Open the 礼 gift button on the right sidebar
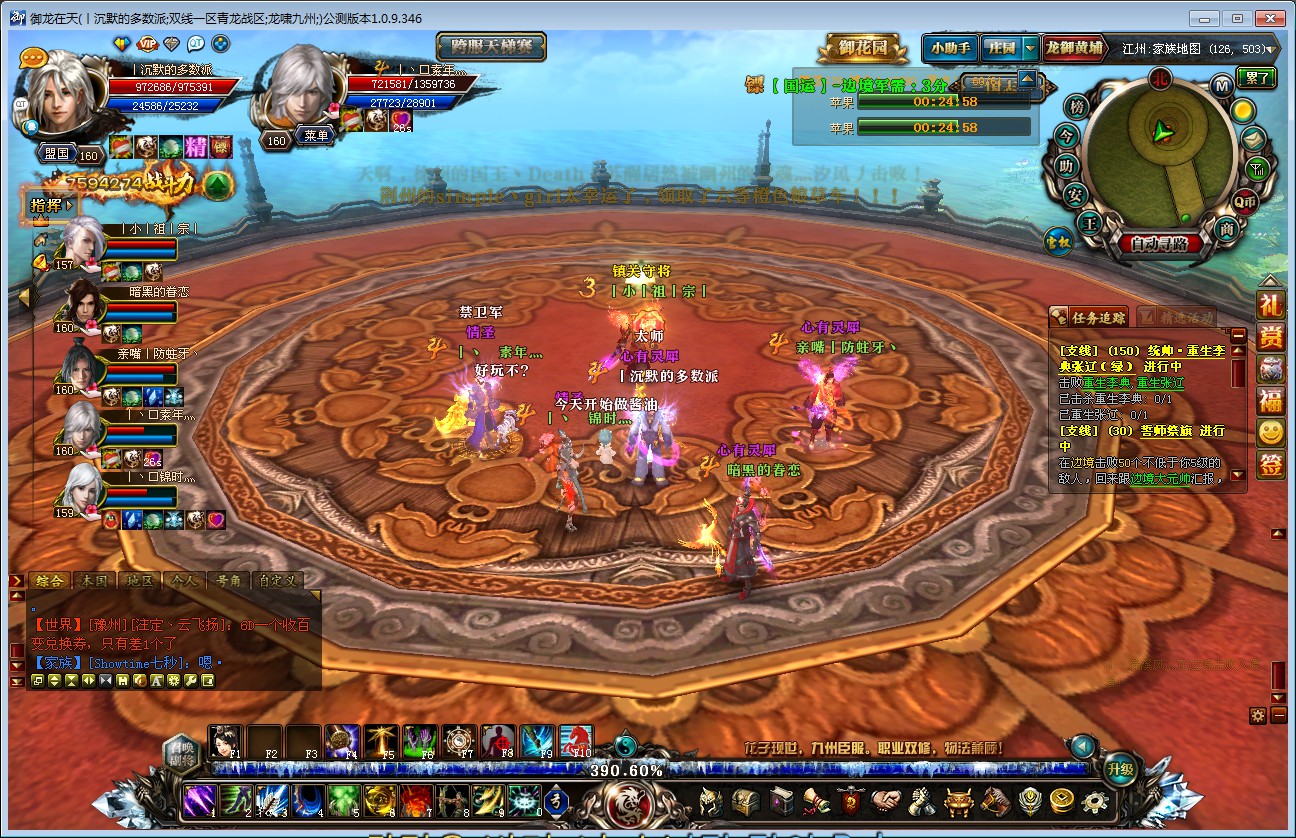1296x838 pixels. coord(1270,305)
